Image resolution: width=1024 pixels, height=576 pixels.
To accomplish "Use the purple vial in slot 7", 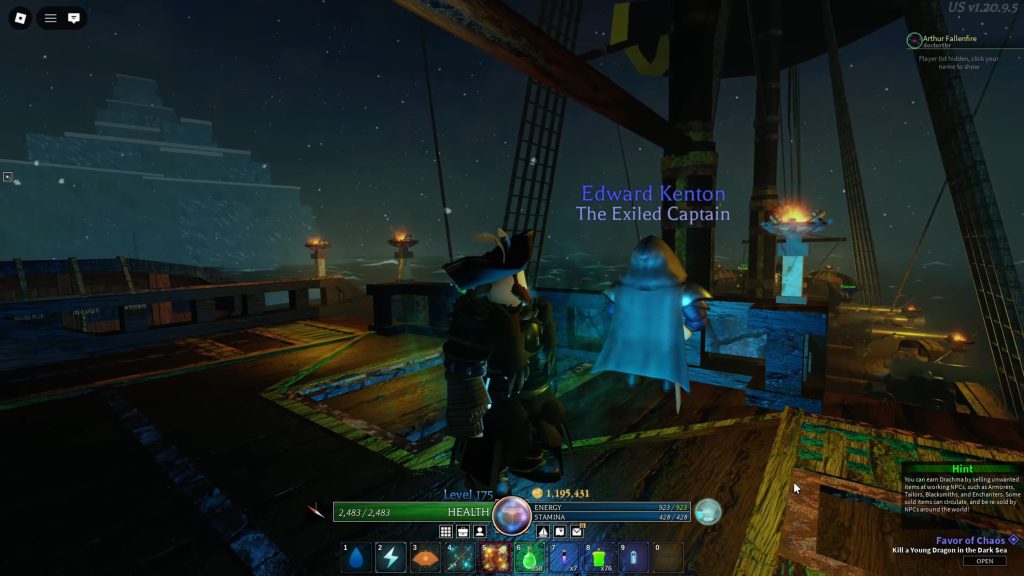I will (x=564, y=557).
